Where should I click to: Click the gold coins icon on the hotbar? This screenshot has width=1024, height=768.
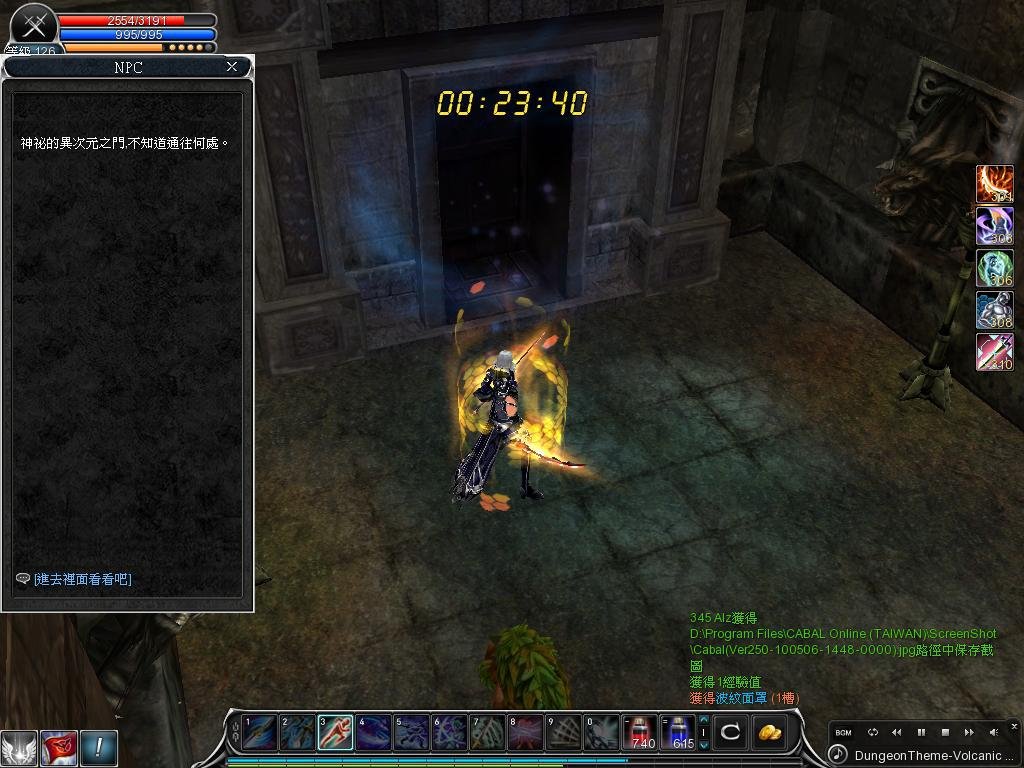769,733
